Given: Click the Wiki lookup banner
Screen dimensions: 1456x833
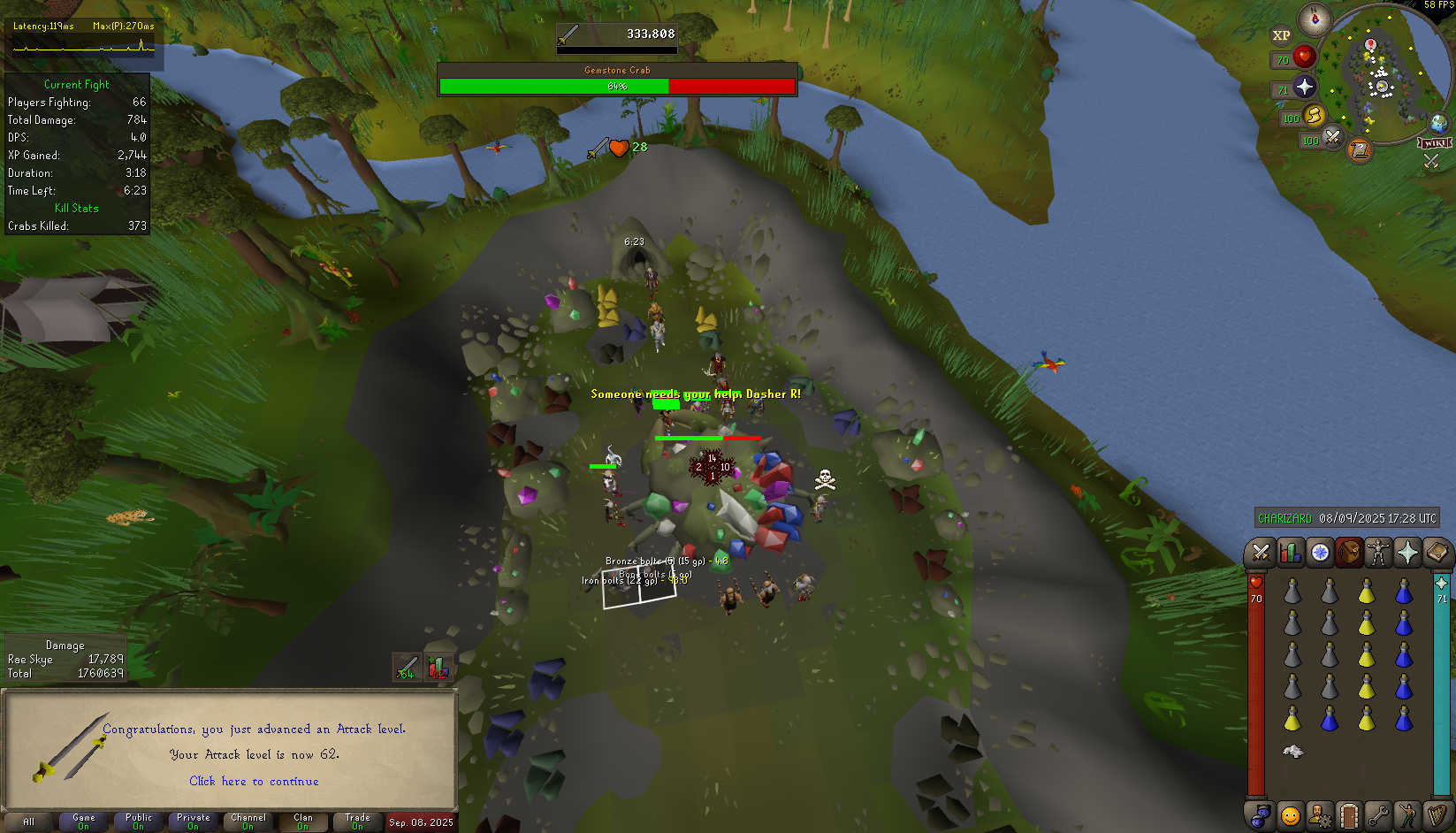Looking at the screenshot, I should click(x=1434, y=143).
